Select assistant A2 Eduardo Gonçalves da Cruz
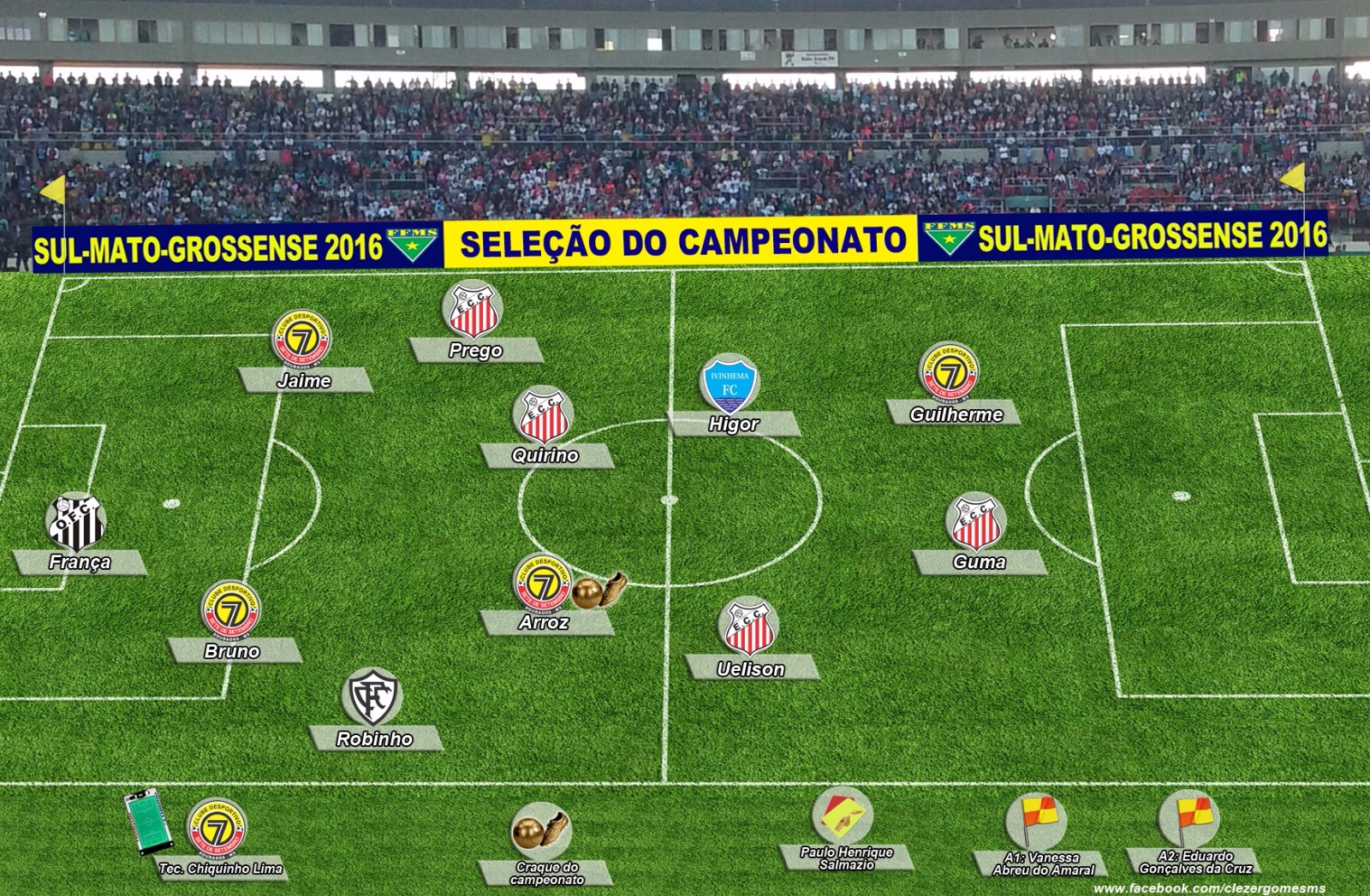The width and height of the screenshot is (1370, 896). pos(1195,862)
